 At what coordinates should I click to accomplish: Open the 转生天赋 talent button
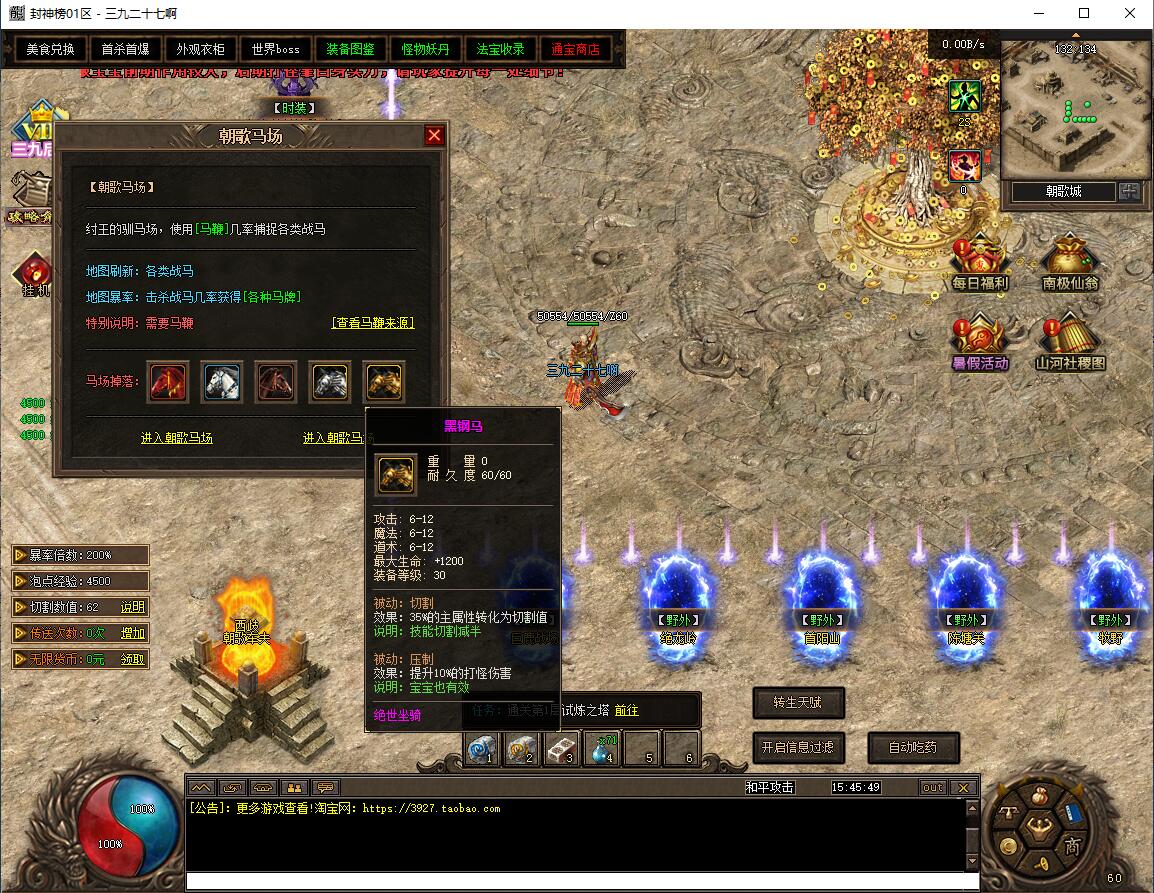[x=797, y=702]
